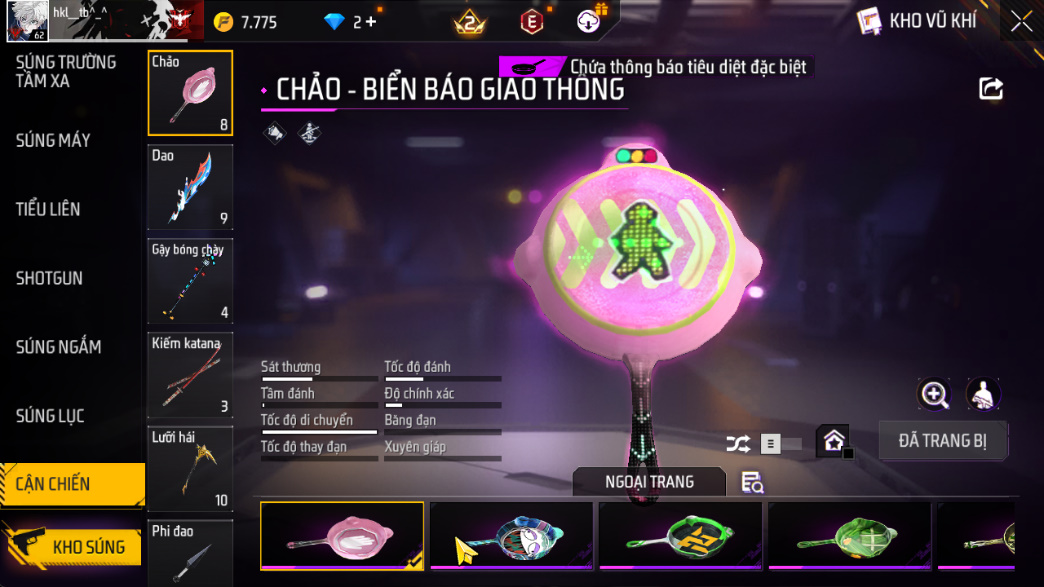Open the Kho Súng button
The width and height of the screenshot is (1044, 587).
[x=73, y=547]
